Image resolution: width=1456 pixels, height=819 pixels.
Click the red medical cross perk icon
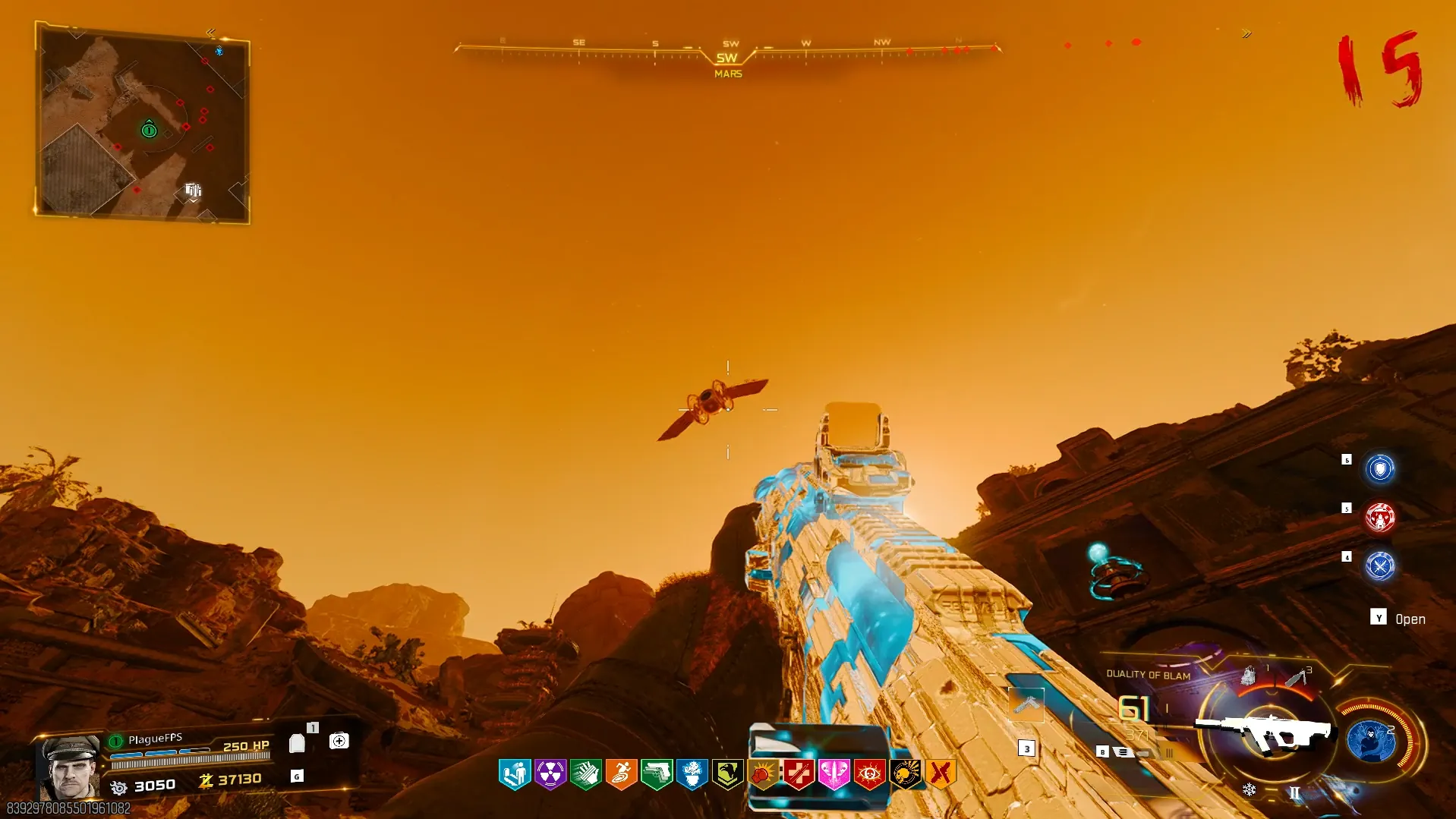[798, 774]
